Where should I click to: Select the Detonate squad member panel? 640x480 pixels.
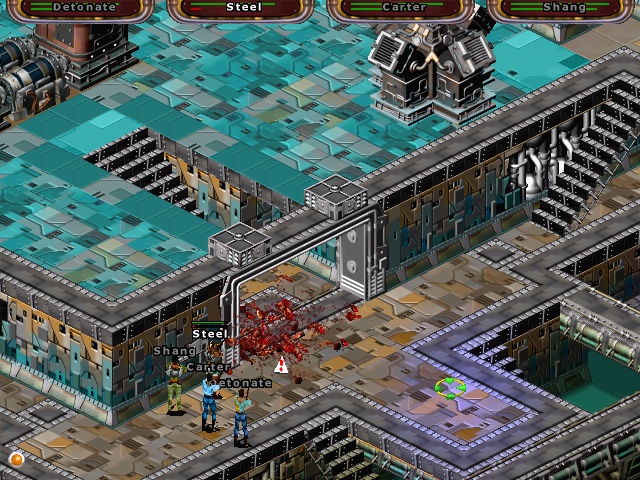coord(85,8)
